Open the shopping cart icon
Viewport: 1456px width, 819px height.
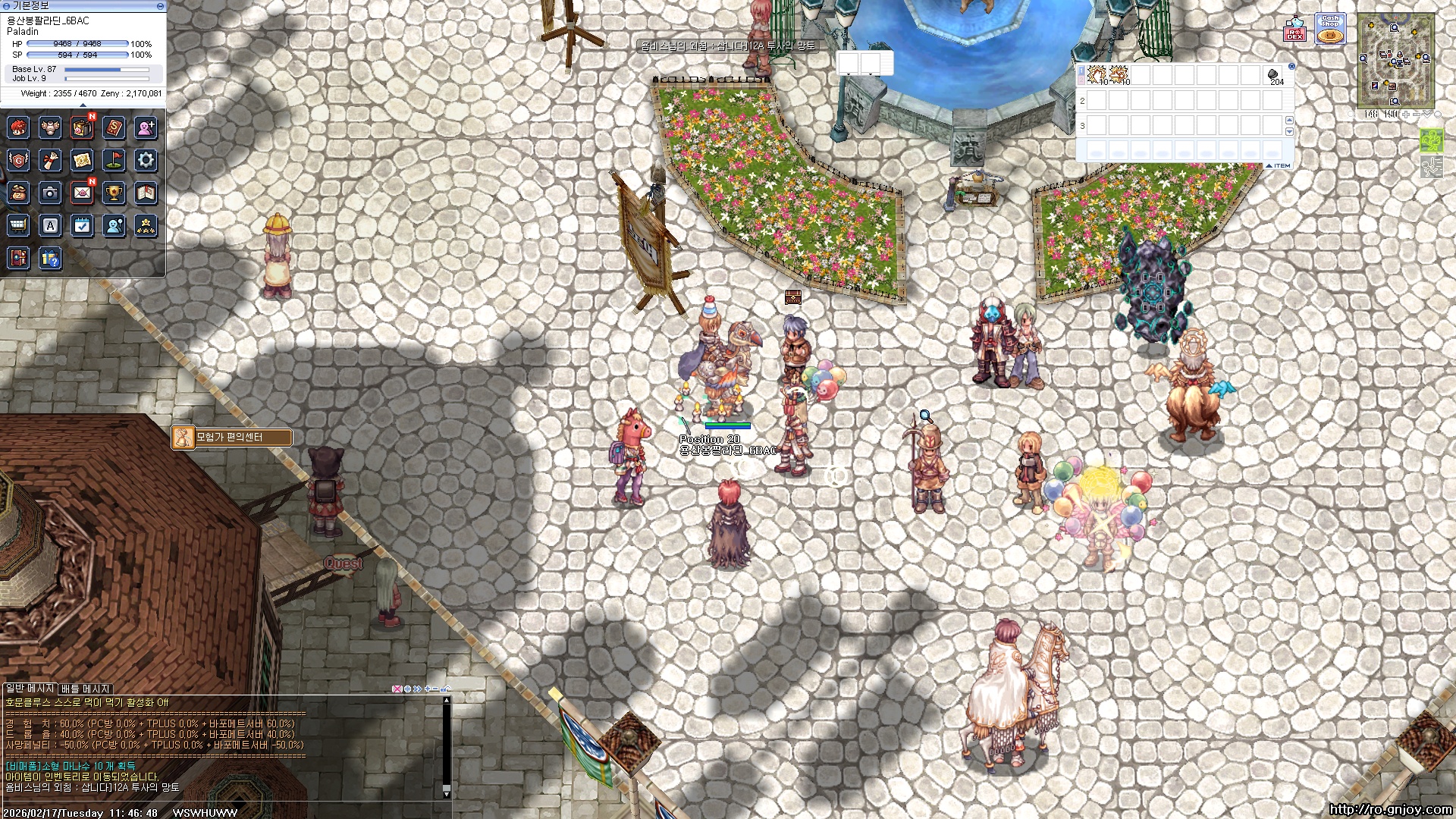click(x=18, y=225)
